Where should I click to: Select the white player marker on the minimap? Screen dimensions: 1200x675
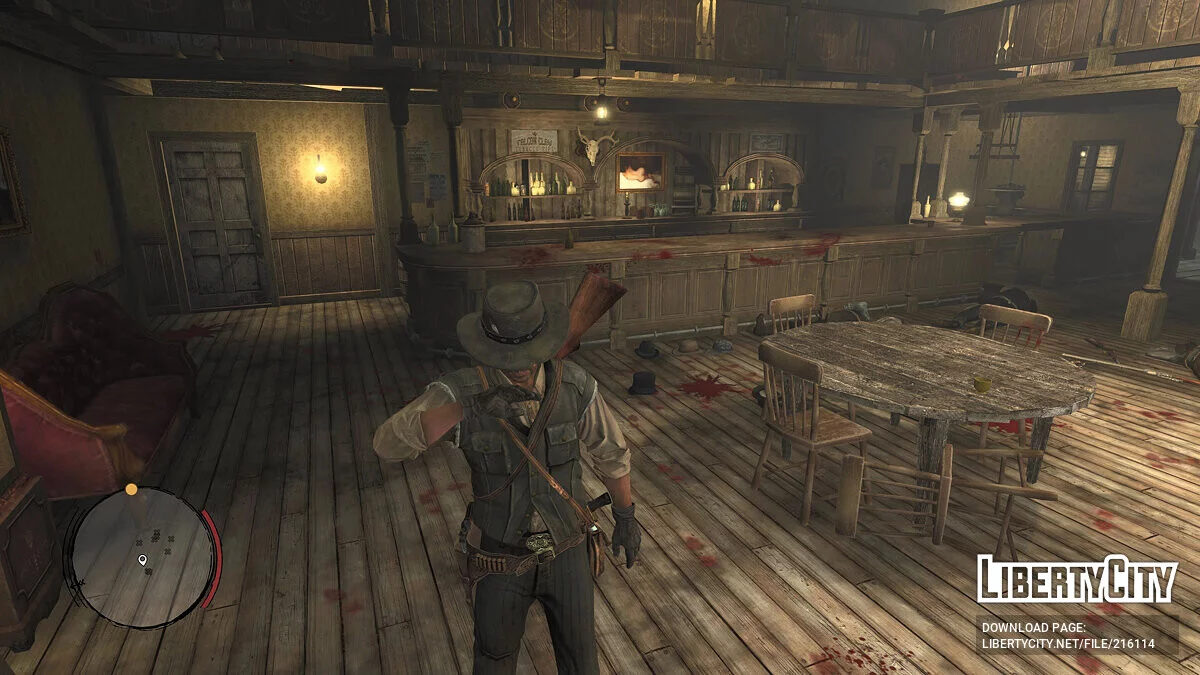tap(142, 559)
